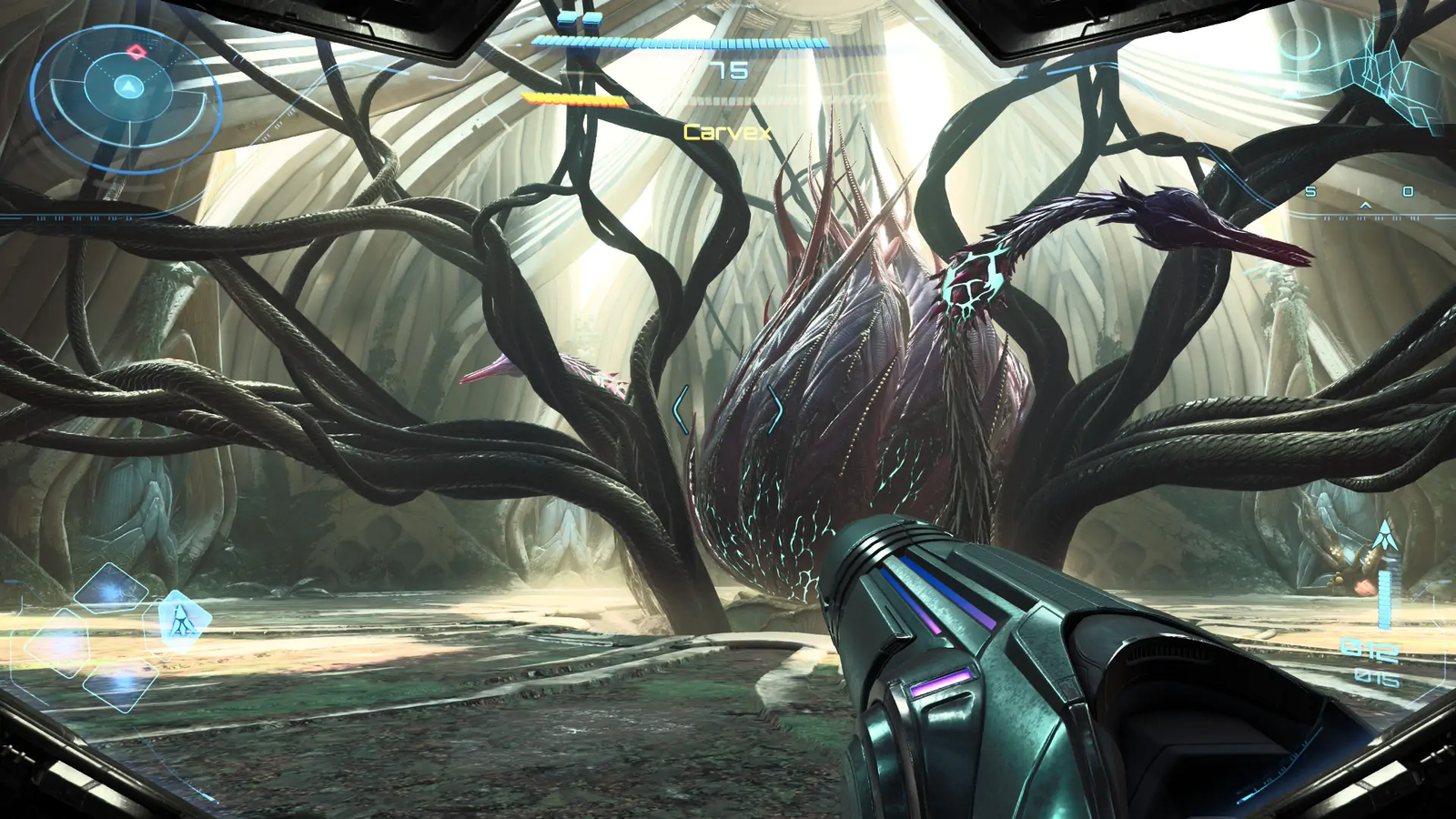Toggle the left empty diamond slot on the weapon selector
The width and height of the screenshot is (1456, 819).
click(66, 641)
